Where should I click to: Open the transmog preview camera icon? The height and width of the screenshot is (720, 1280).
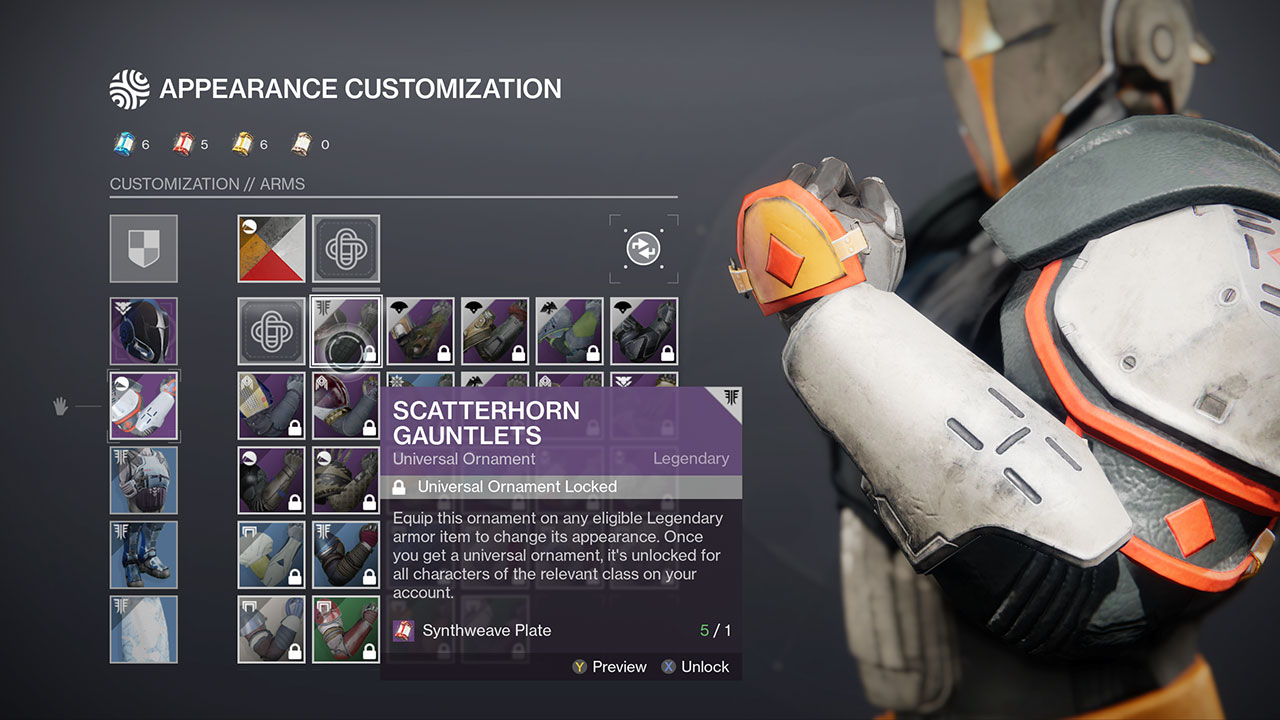(644, 248)
